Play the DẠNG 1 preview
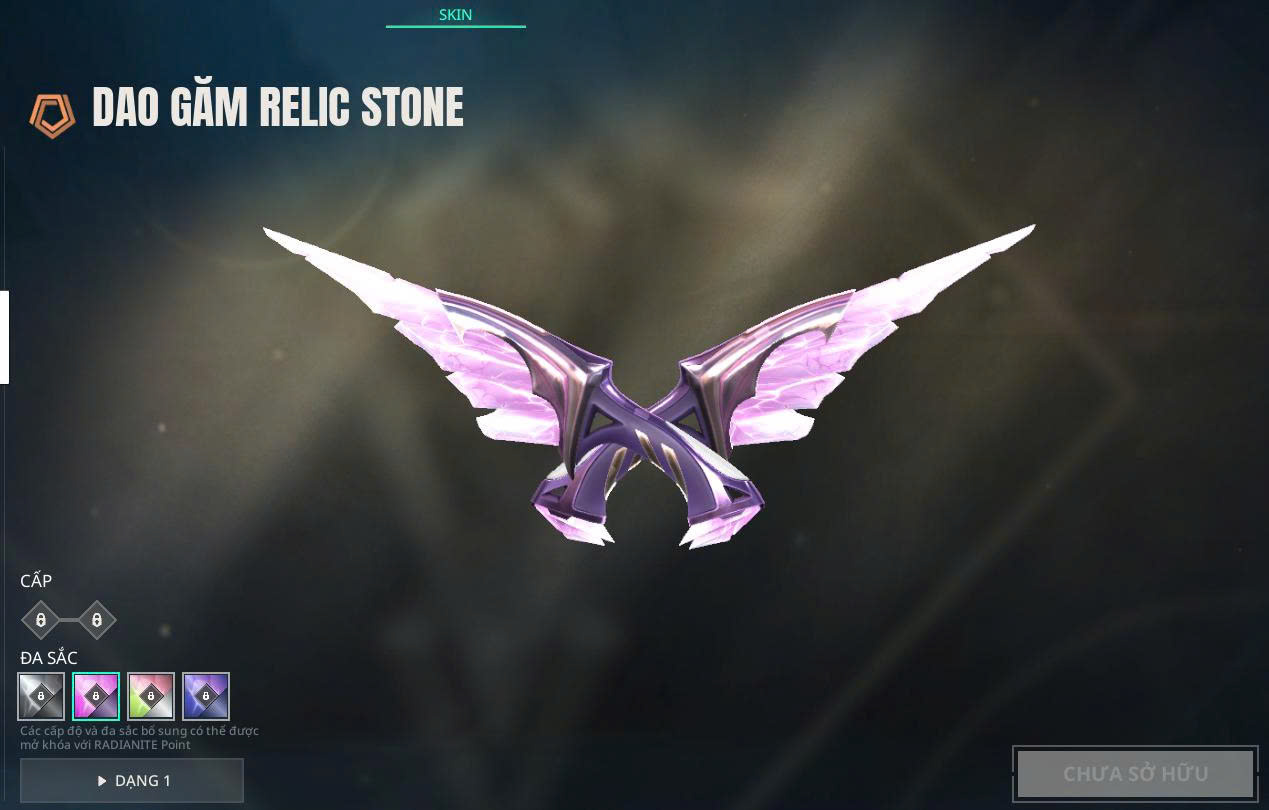 [132, 780]
